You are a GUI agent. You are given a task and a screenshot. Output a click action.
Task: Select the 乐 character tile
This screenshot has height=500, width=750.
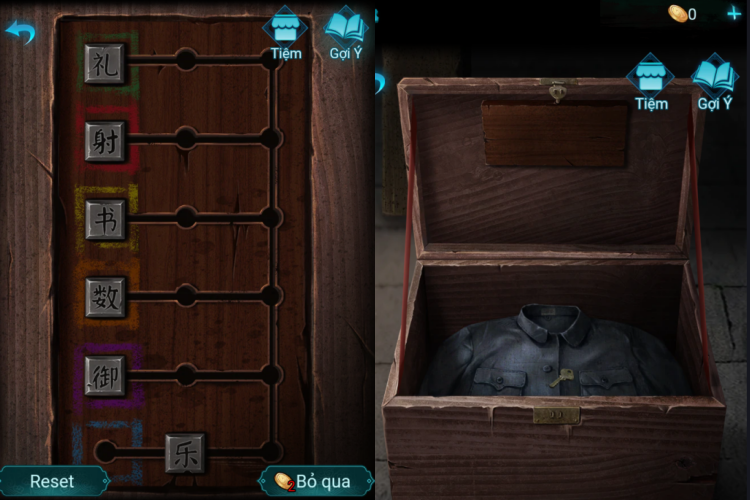(185, 452)
